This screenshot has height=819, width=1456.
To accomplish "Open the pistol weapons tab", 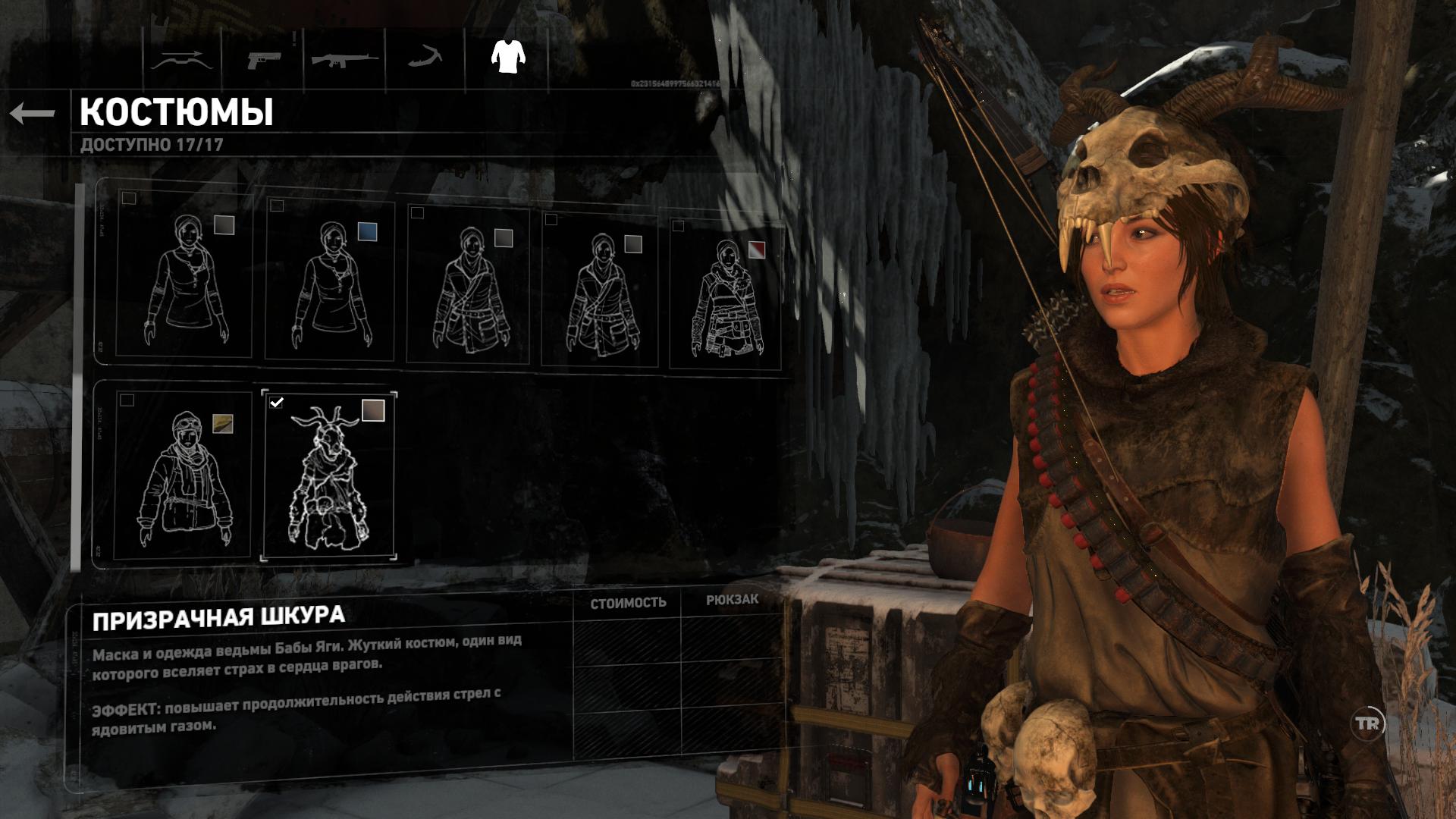I will click(264, 59).
